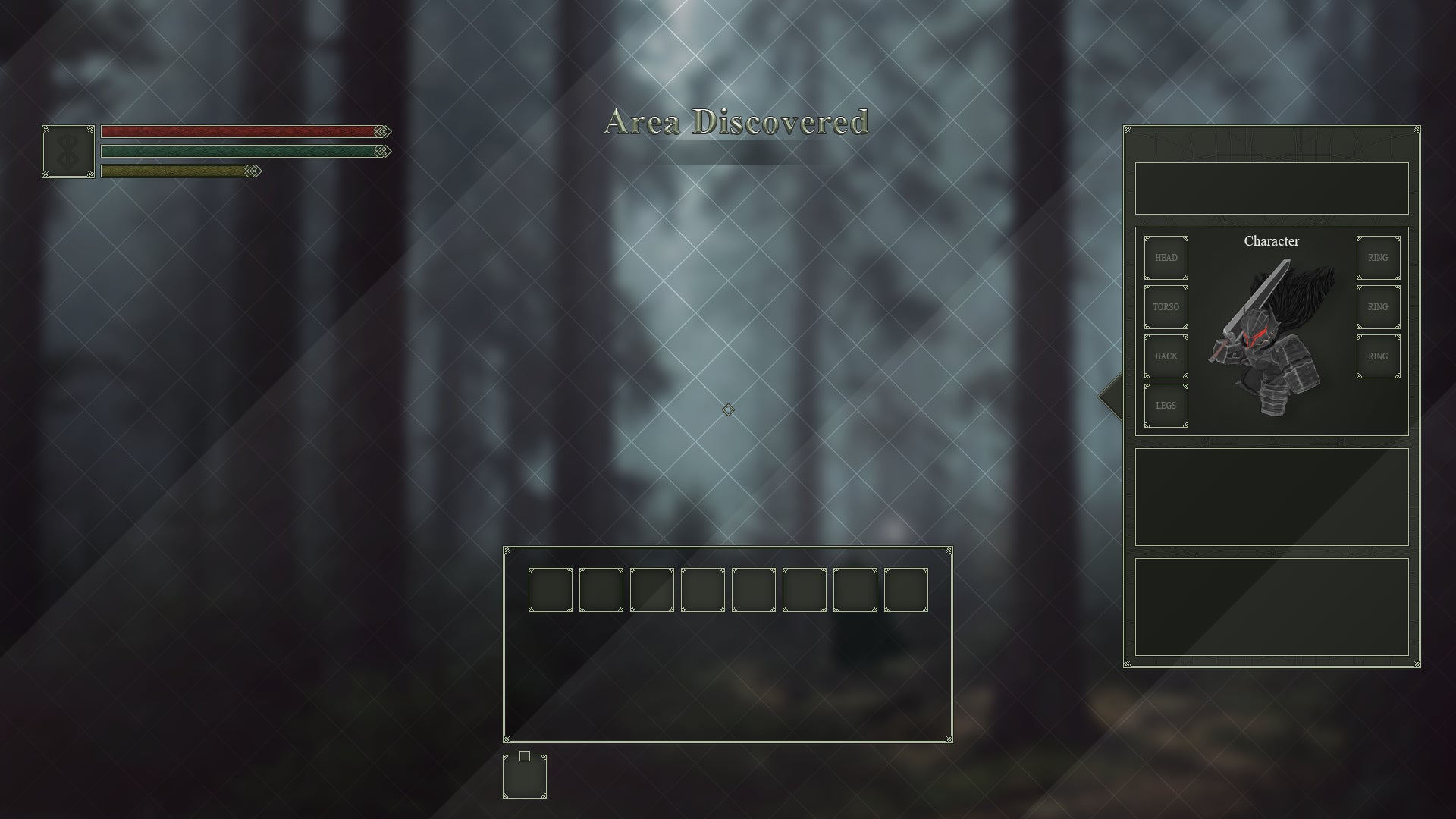
Task: Click the character portrait emblem beside the bars
Action: point(68,152)
